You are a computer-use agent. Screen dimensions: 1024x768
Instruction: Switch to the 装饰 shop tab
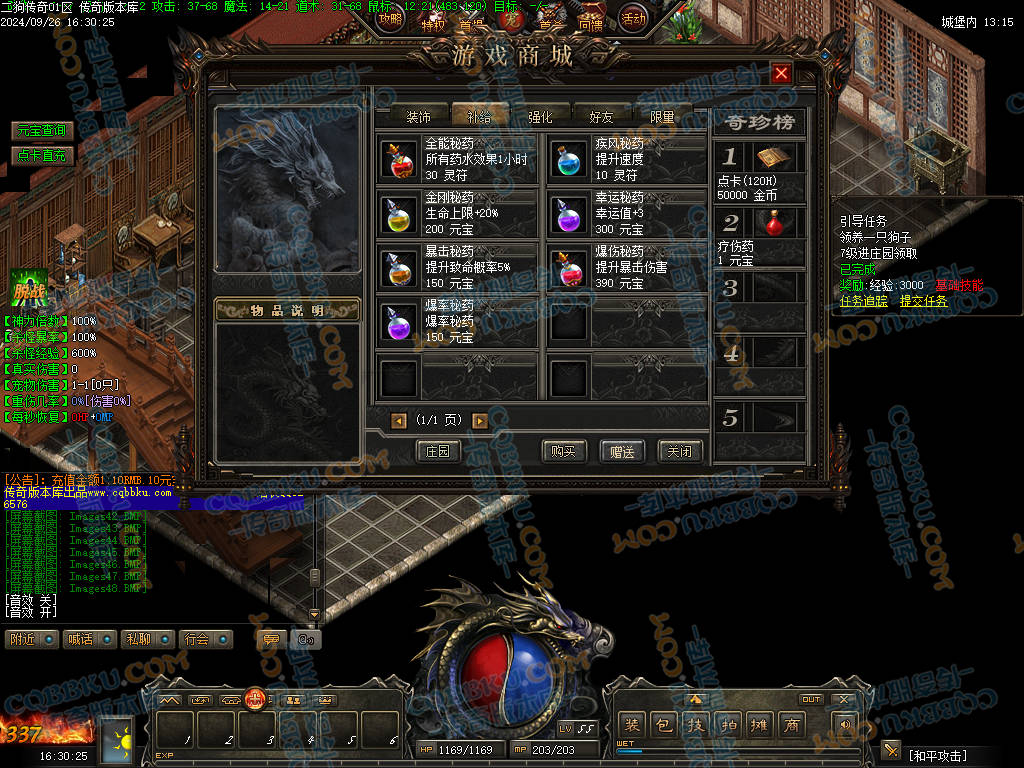[418, 117]
